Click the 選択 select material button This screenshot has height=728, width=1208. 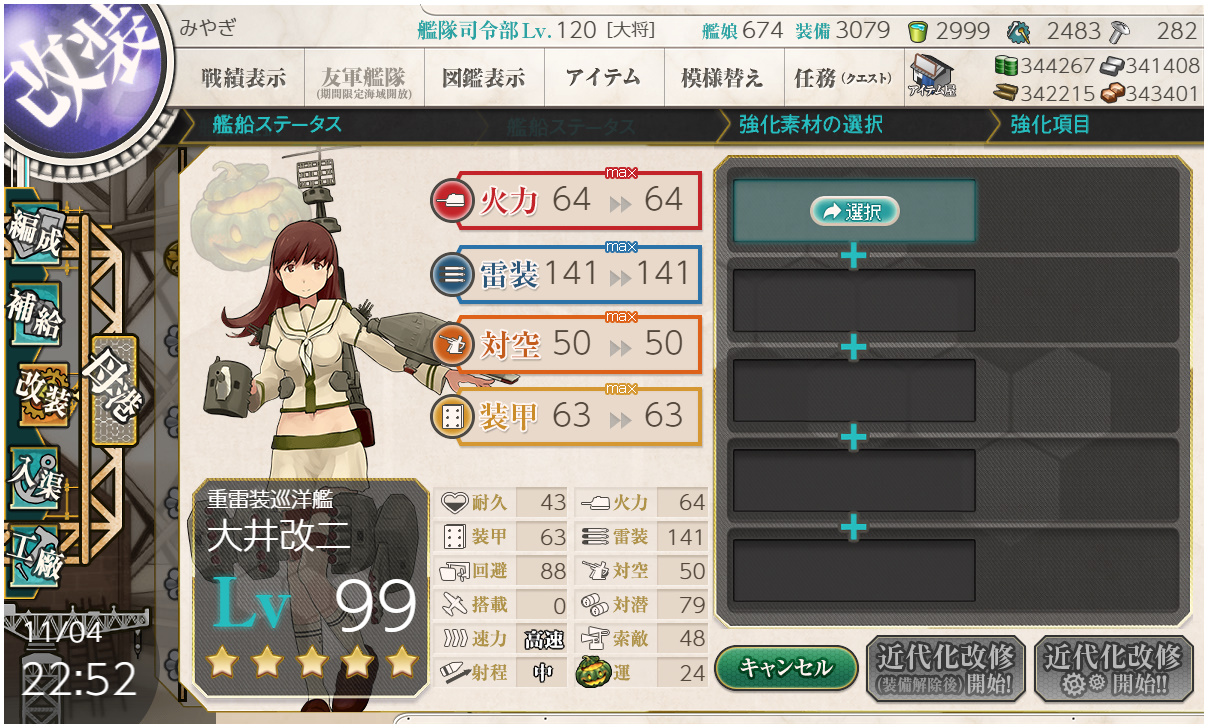[854, 211]
